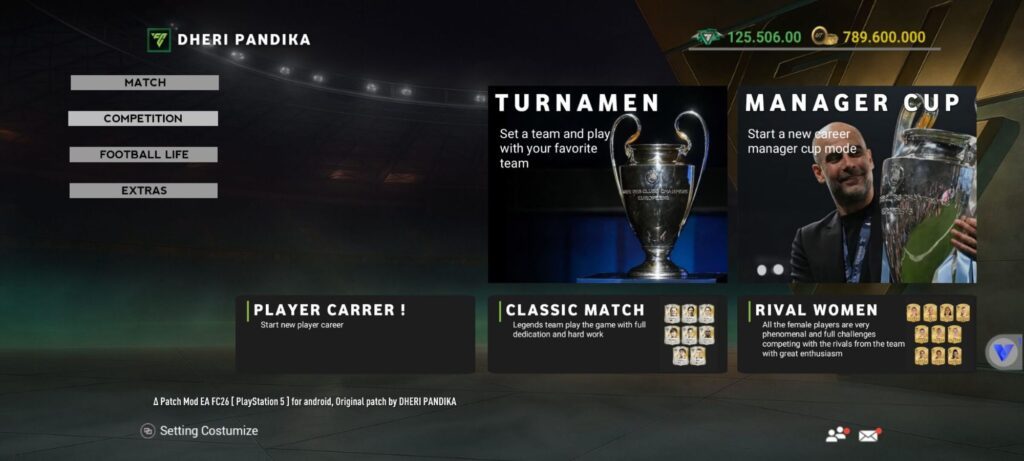The width and height of the screenshot is (1024, 461).
Task: Tap the gold coin currency icon
Action: [x=825, y=37]
